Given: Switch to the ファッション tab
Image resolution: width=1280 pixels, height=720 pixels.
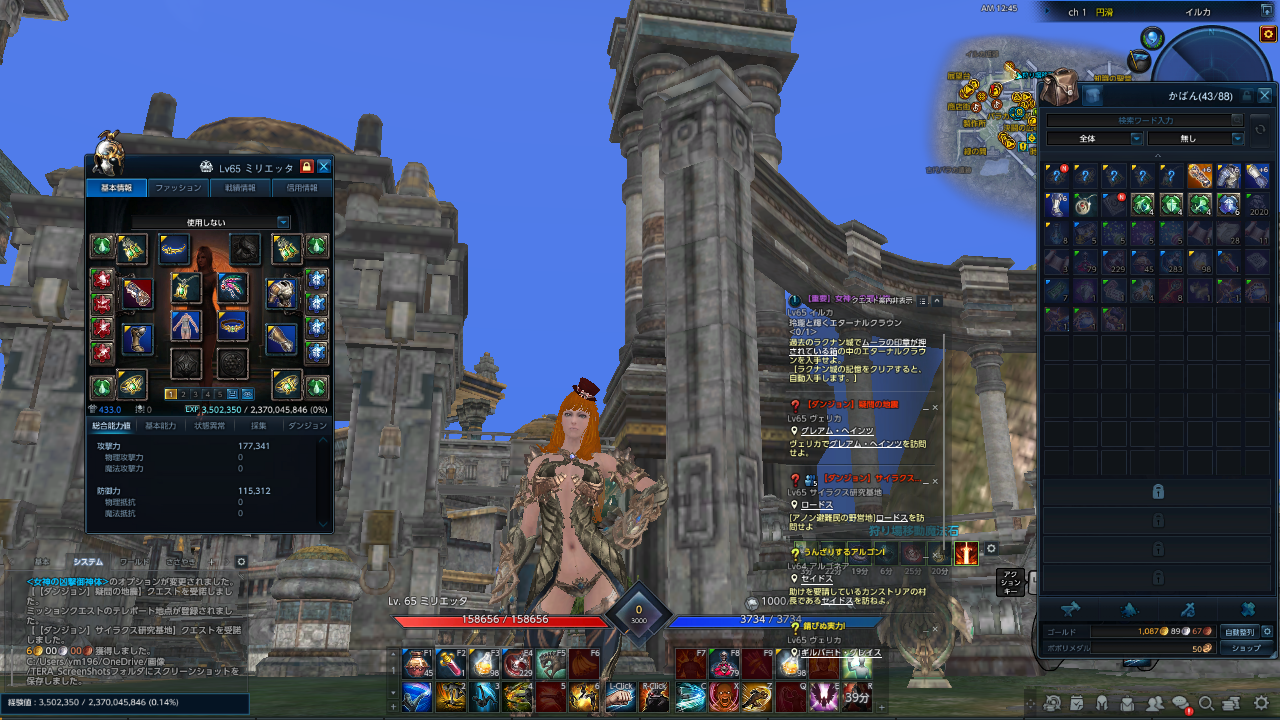Looking at the screenshot, I should 177,187.
